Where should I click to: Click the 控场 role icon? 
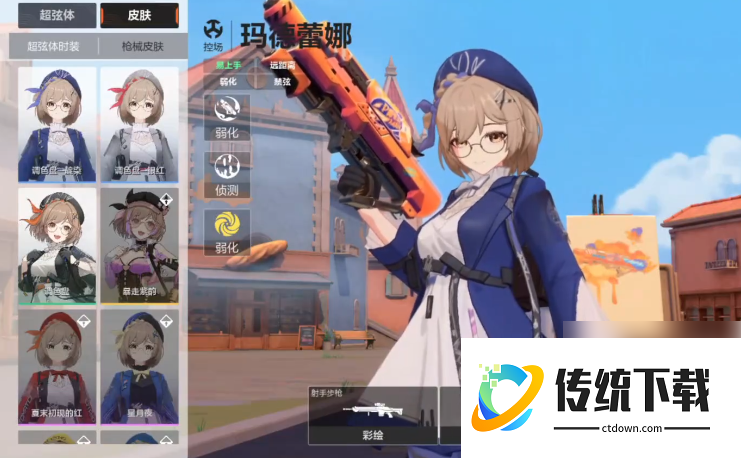click(213, 34)
